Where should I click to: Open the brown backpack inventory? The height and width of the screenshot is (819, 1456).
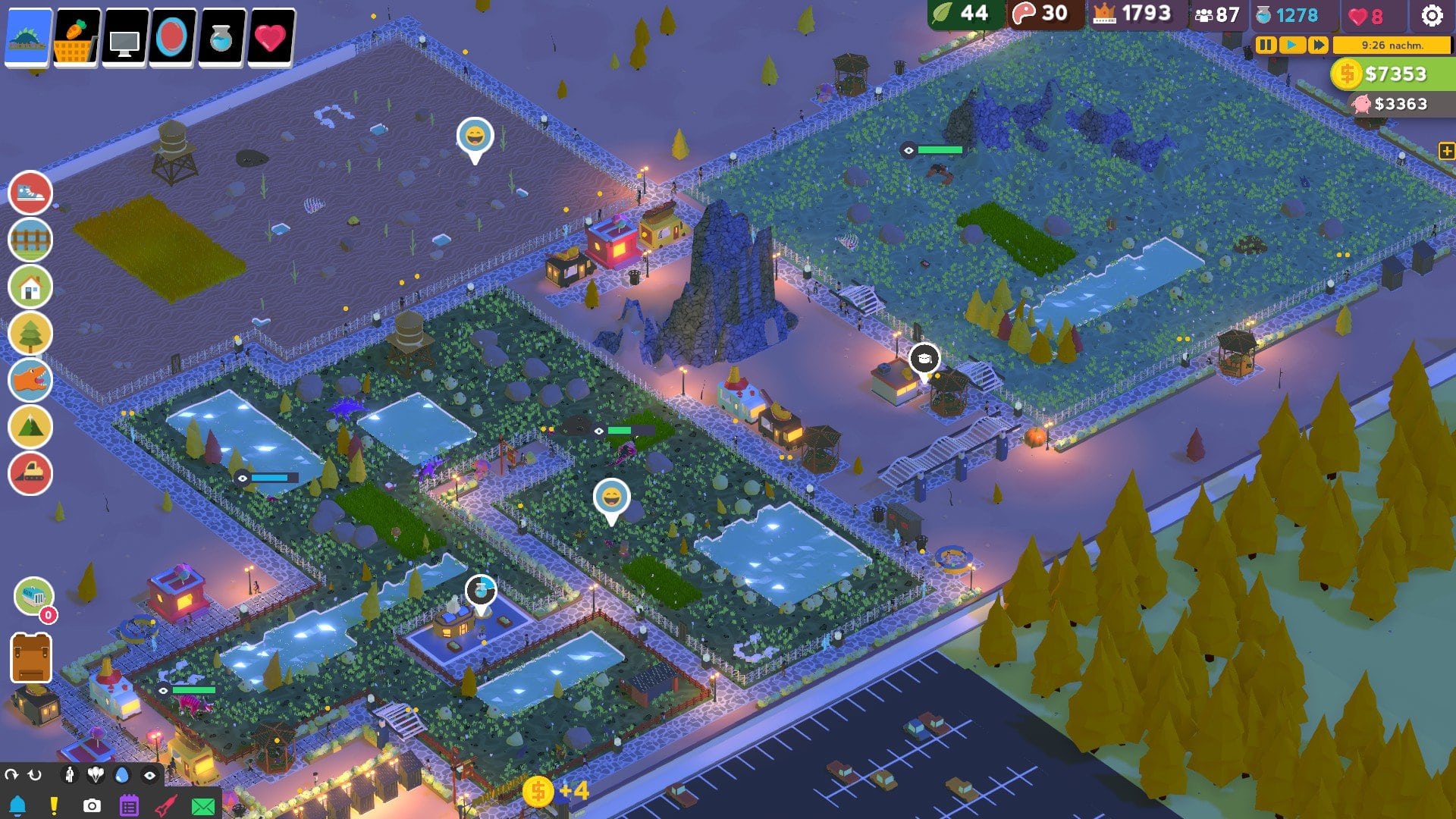point(31,658)
